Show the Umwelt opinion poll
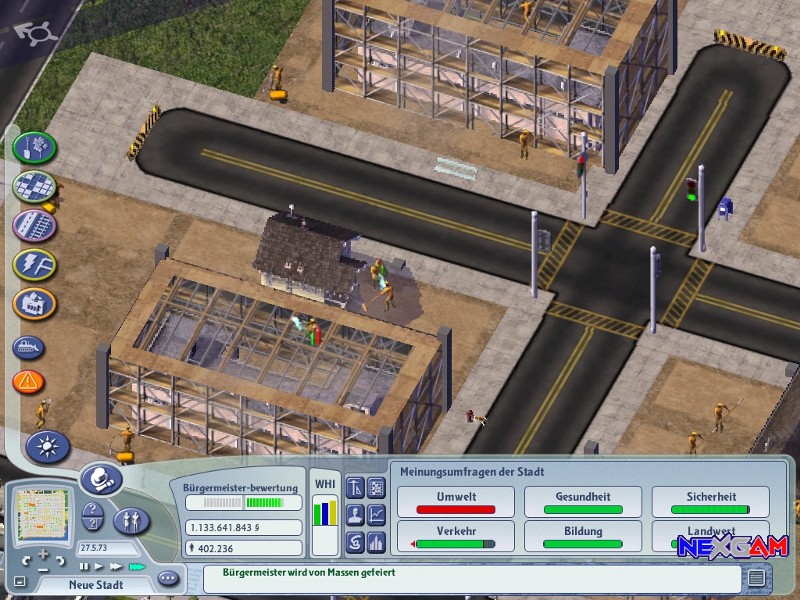 456,502
